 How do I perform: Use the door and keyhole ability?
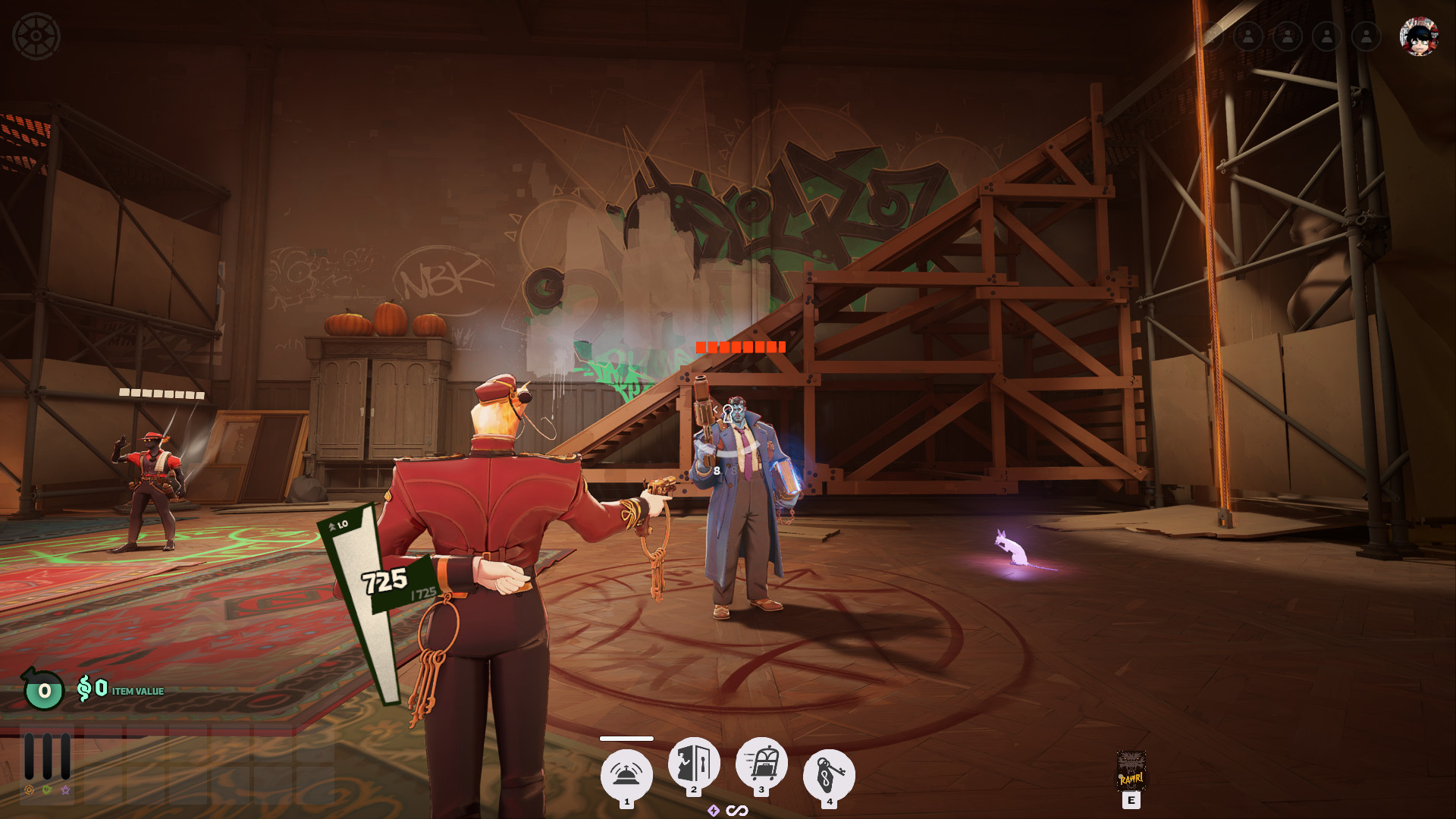click(694, 763)
